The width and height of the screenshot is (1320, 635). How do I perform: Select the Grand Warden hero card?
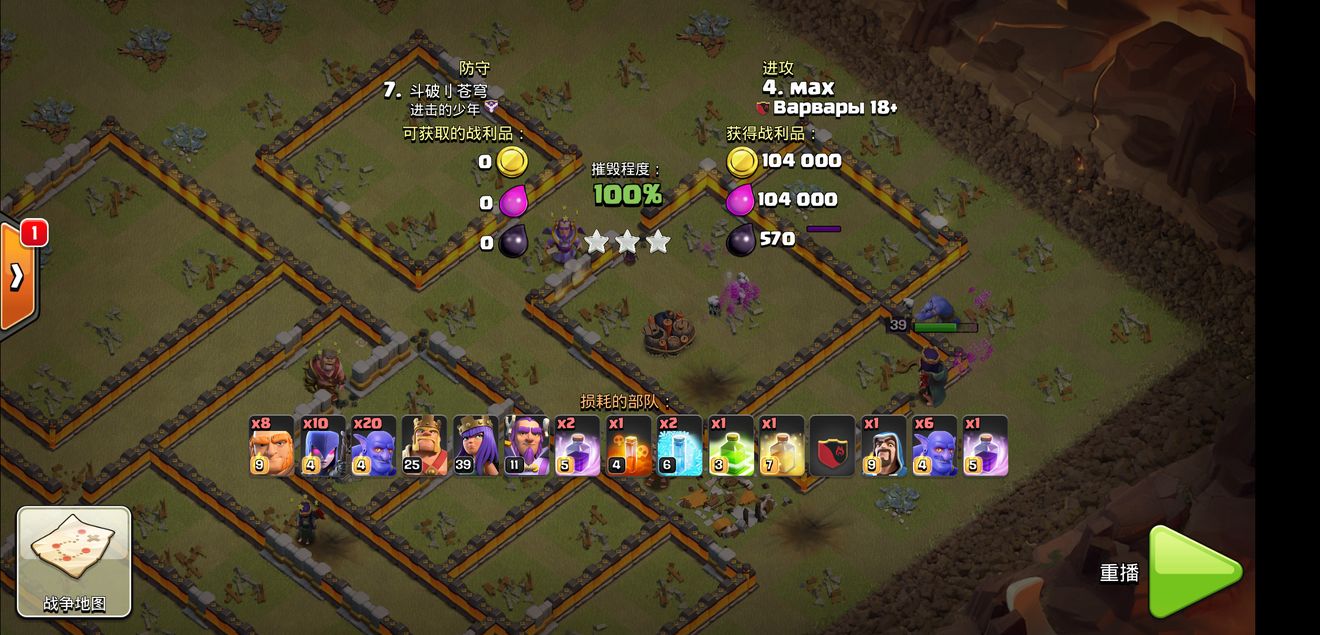pos(526,446)
